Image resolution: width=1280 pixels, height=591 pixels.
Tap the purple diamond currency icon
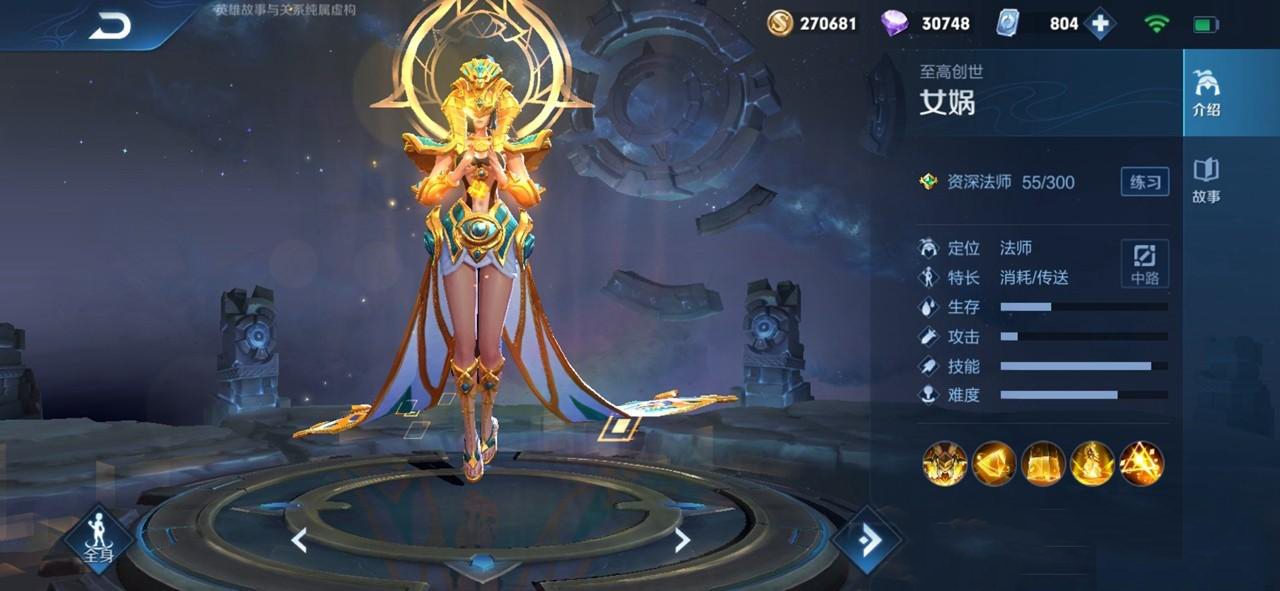click(894, 23)
